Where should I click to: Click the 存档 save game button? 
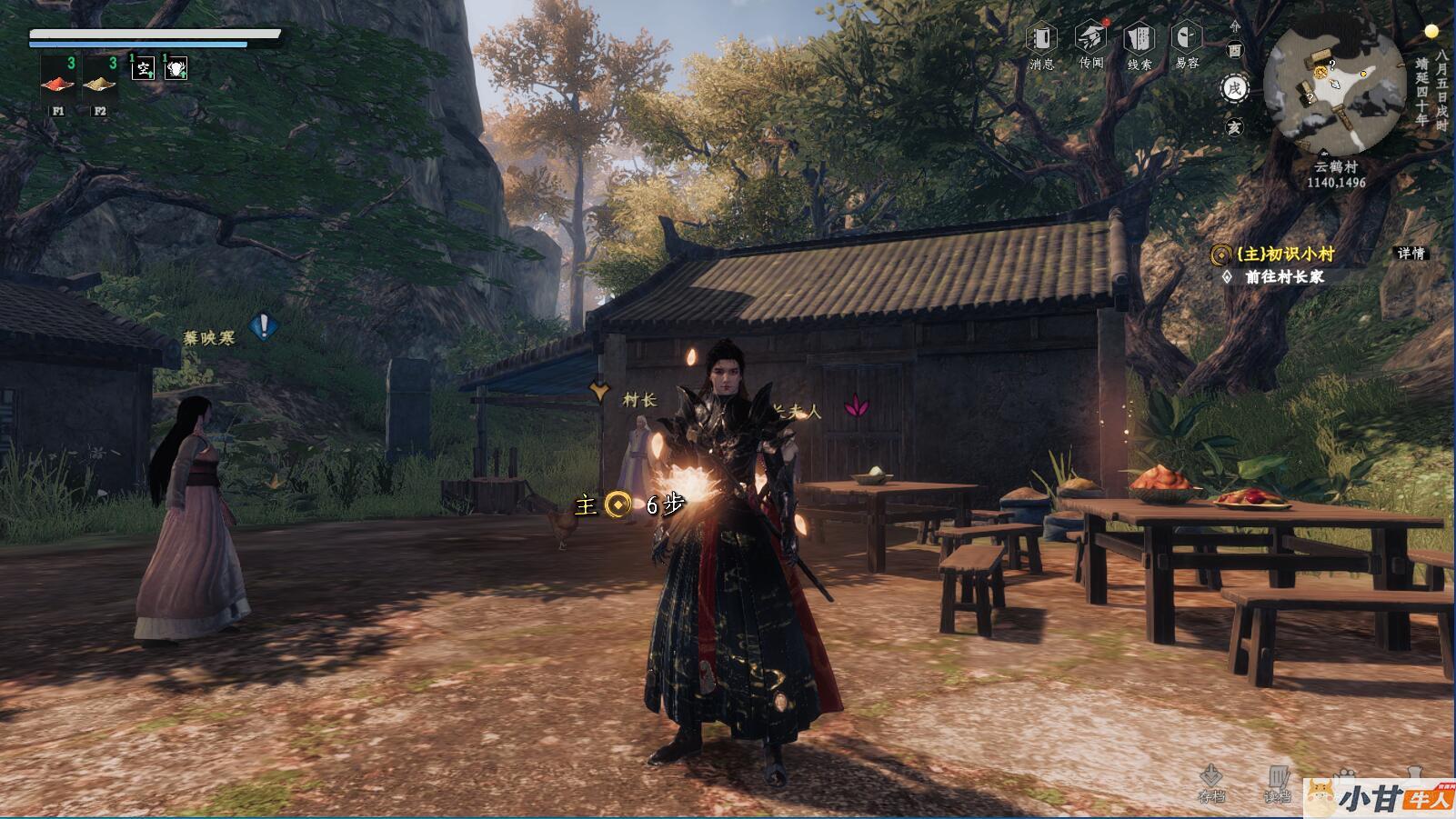(x=1211, y=781)
